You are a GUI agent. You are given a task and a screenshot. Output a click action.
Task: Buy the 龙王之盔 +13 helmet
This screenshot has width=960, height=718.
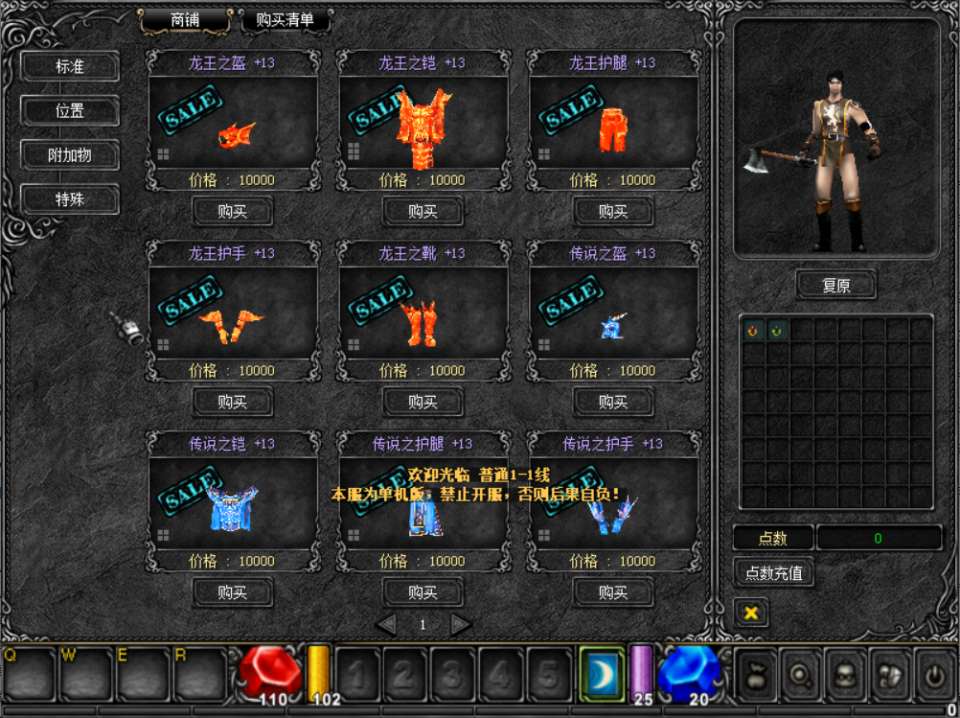tap(232, 211)
